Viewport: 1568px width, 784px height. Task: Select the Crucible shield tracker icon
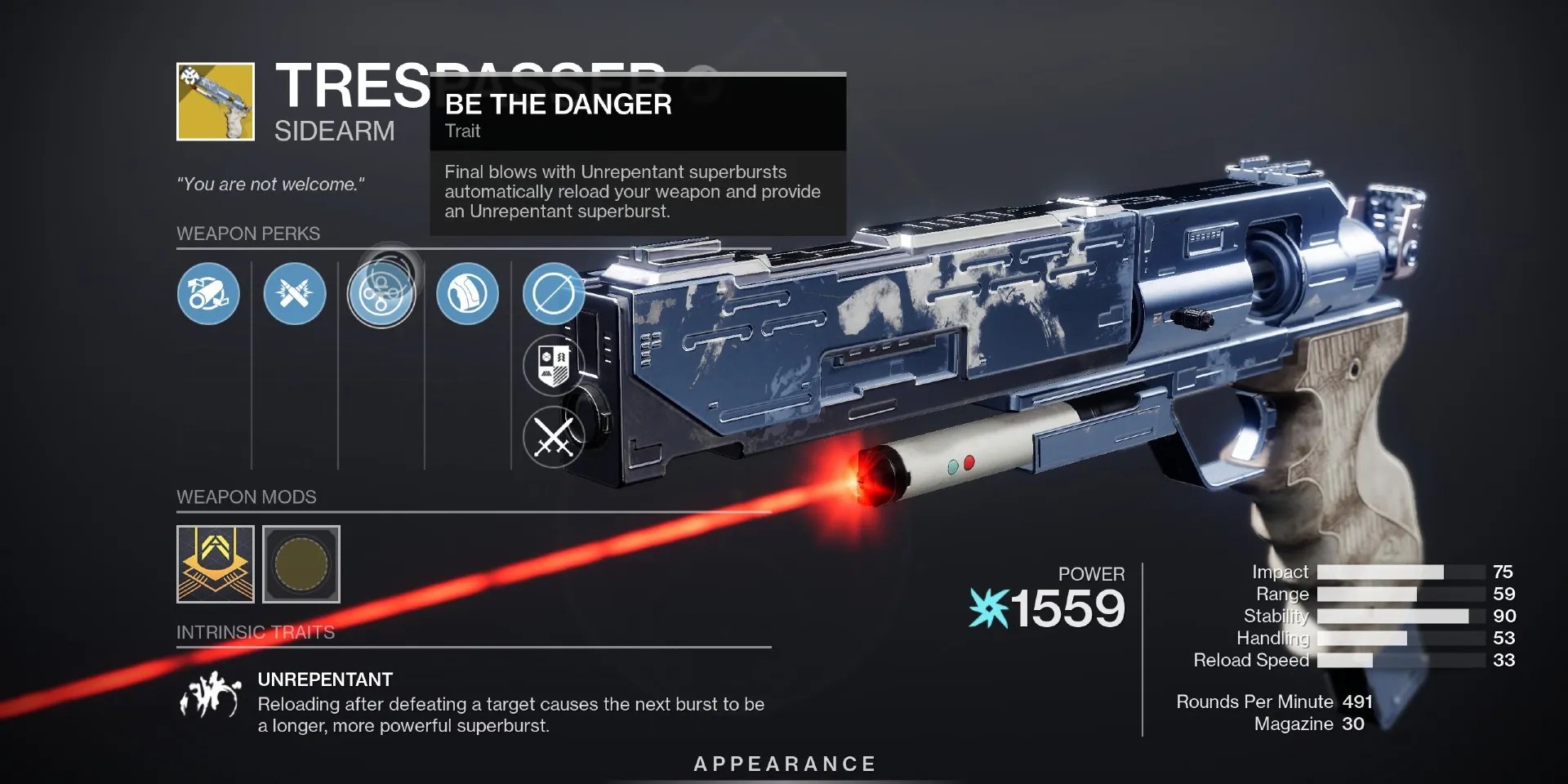coord(553,365)
